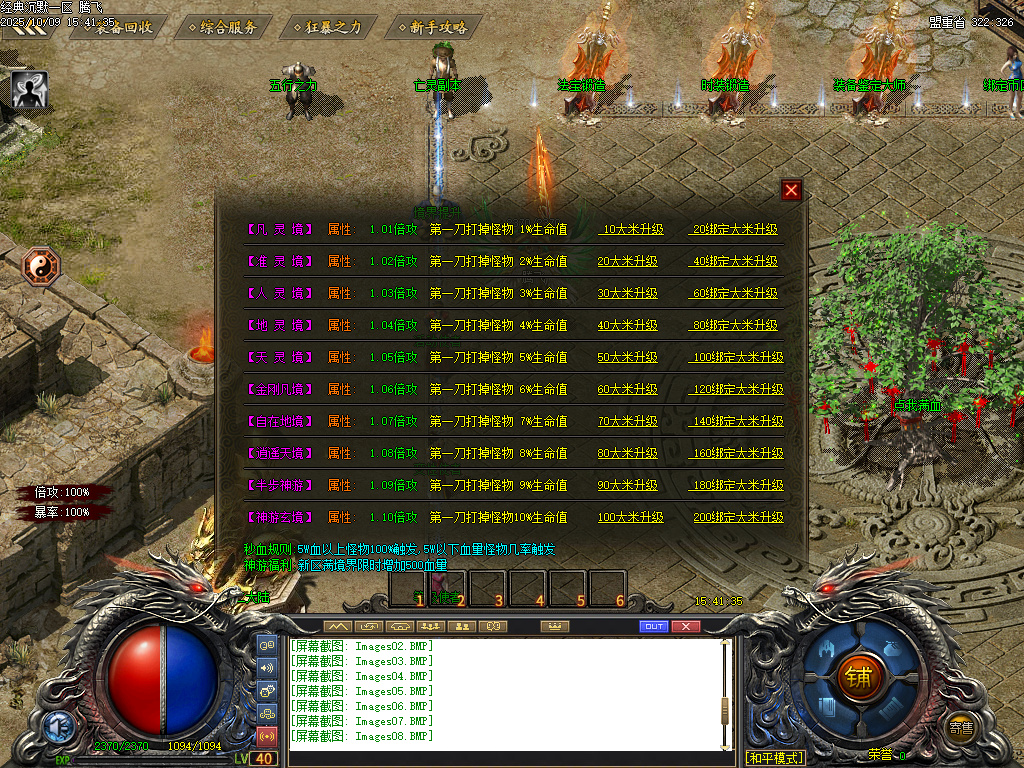Toggle the yin-yang taiji icon
Image resolution: width=1024 pixels, height=768 pixels.
pyautogui.click(x=42, y=267)
